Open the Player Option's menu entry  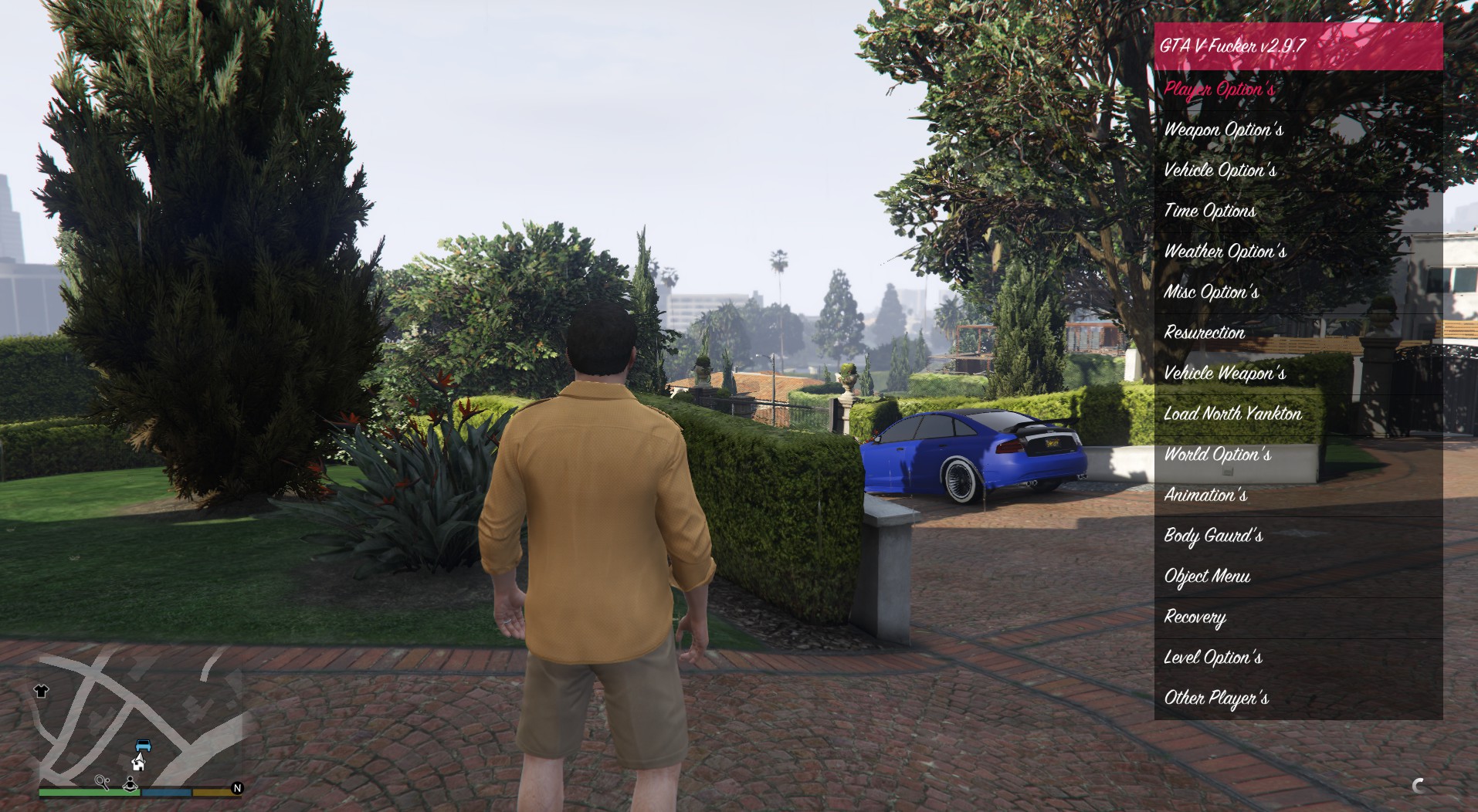tap(1219, 90)
